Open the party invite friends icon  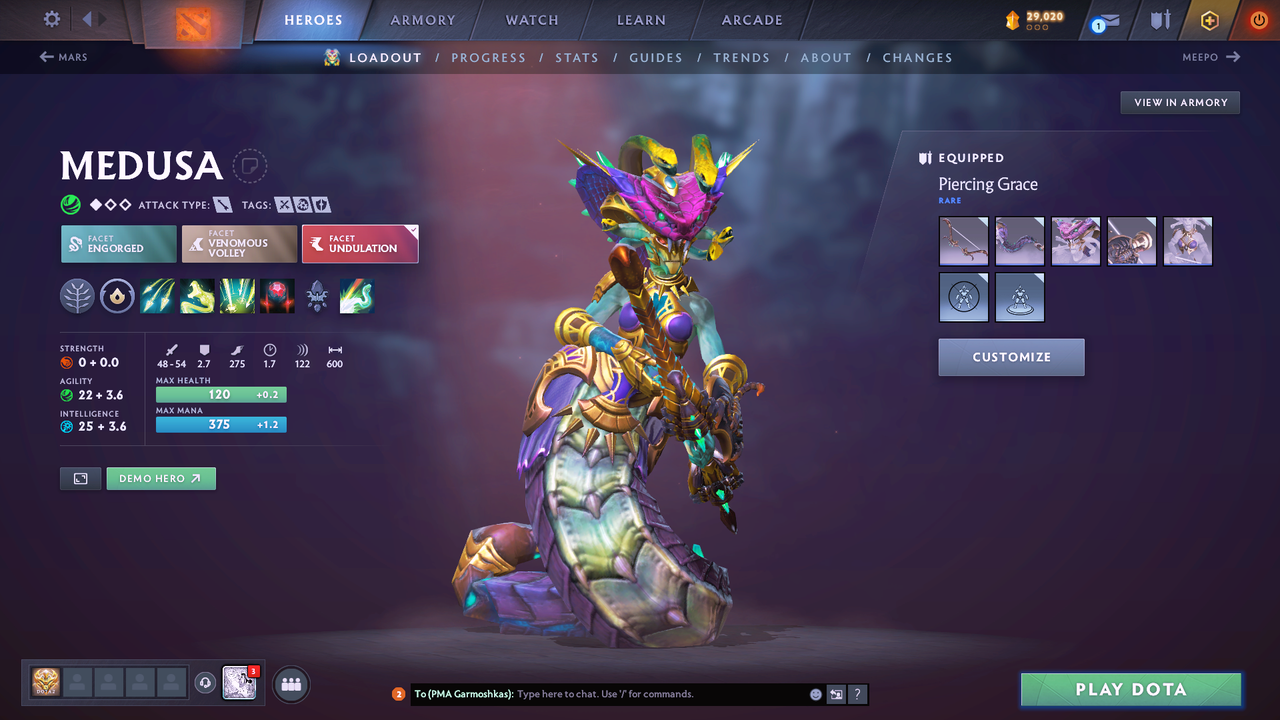[x=290, y=683]
